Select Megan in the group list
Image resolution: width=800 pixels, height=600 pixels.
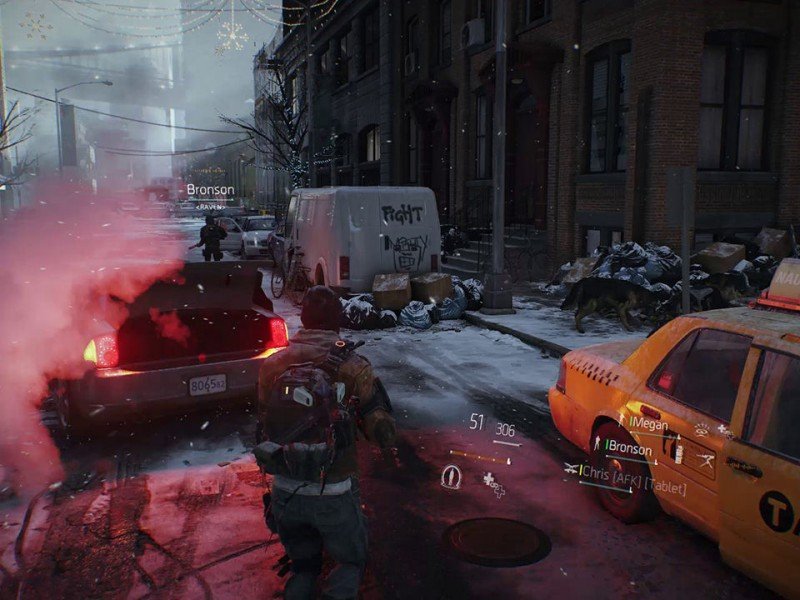[649, 424]
